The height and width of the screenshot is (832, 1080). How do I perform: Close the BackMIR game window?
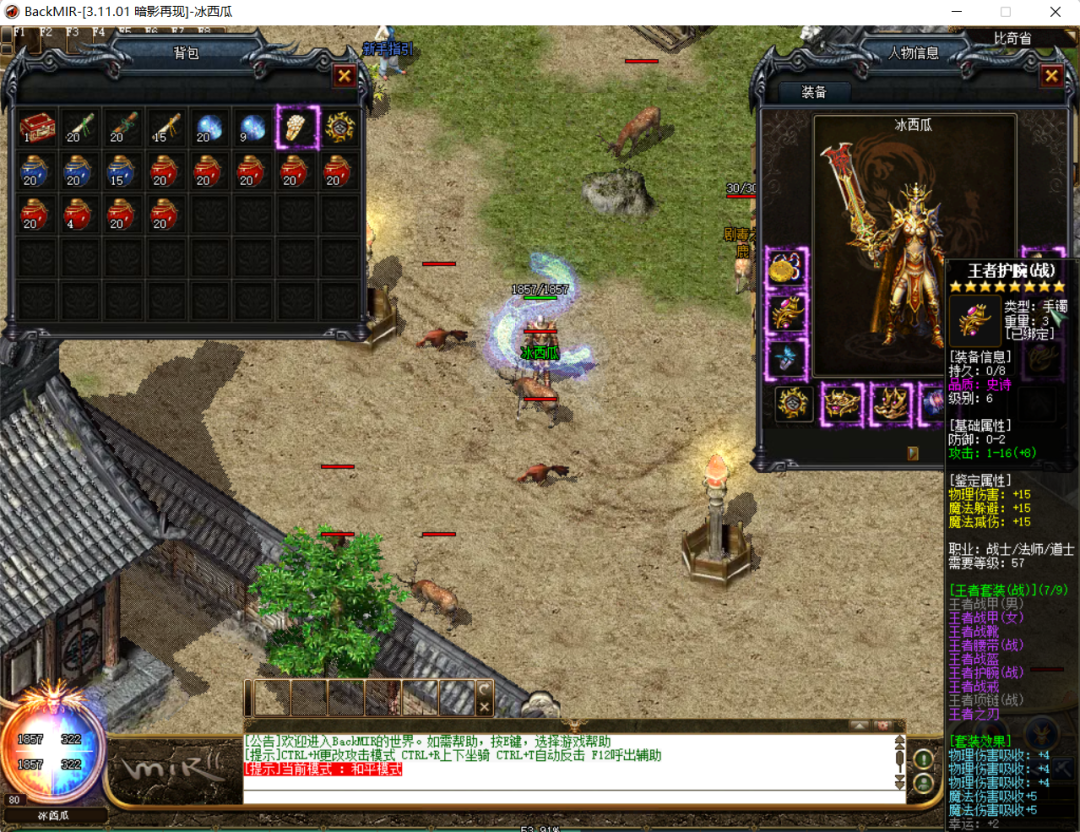tap(1054, 12)
